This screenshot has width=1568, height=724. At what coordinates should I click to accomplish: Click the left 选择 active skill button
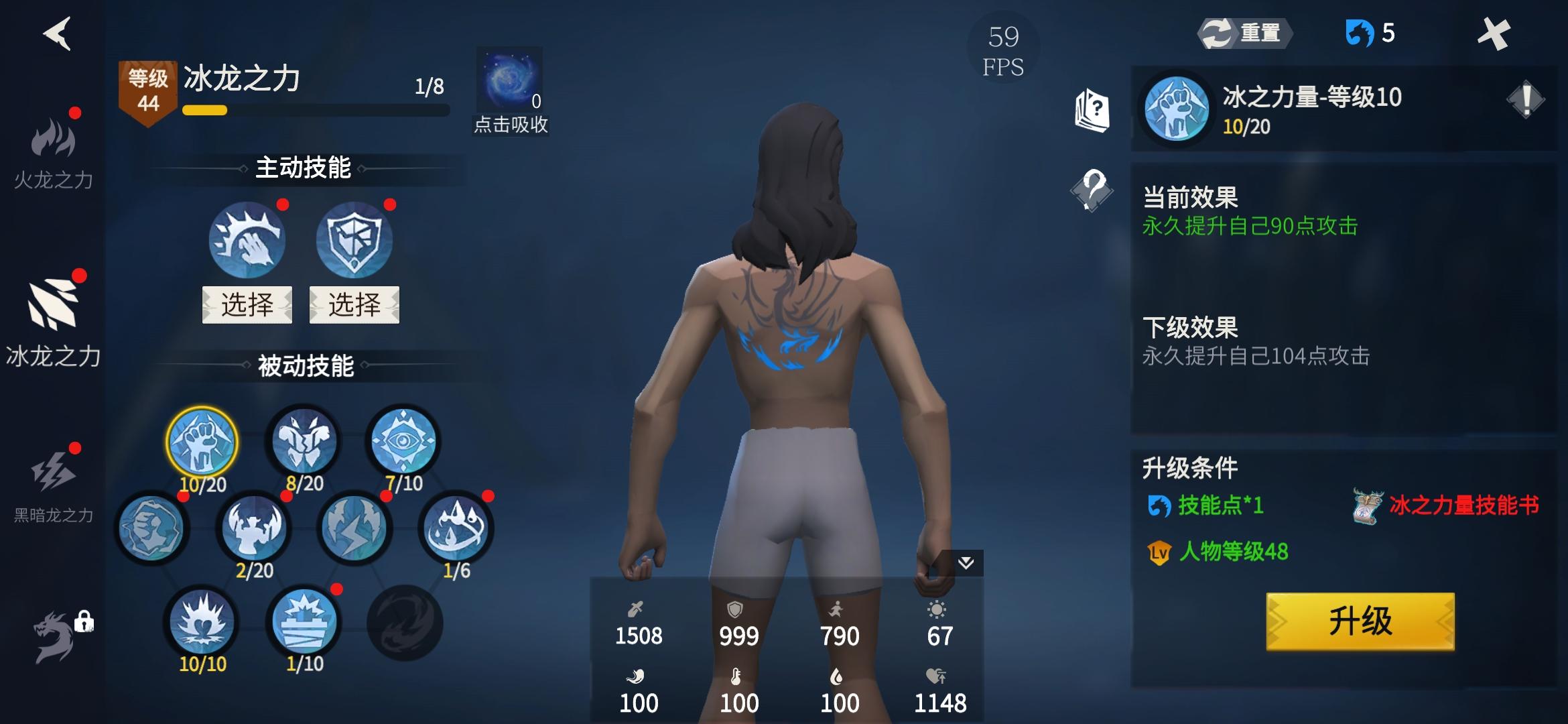(x=247, y=305)
